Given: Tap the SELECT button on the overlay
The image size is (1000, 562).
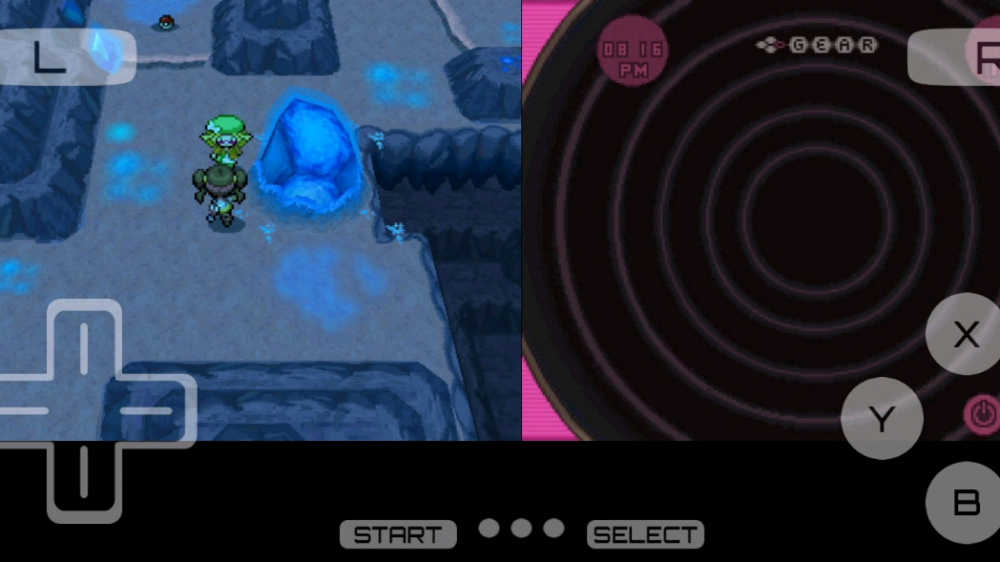Looking at the screenshot, I should click(645, 535).
